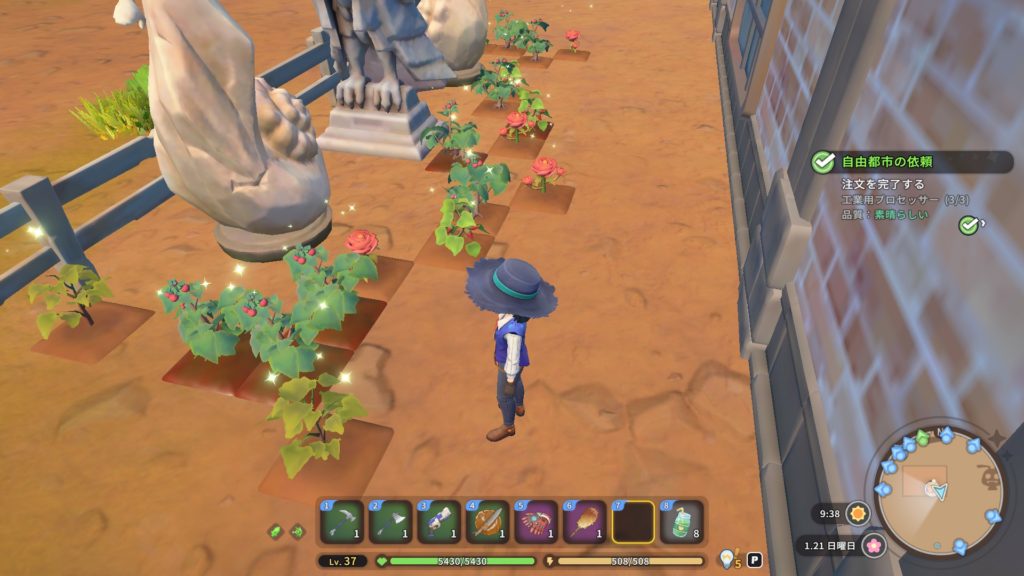The image size is (1024, 576).
Task: Click the sun weather icon beside the clock
Action: tap(858, 514)
